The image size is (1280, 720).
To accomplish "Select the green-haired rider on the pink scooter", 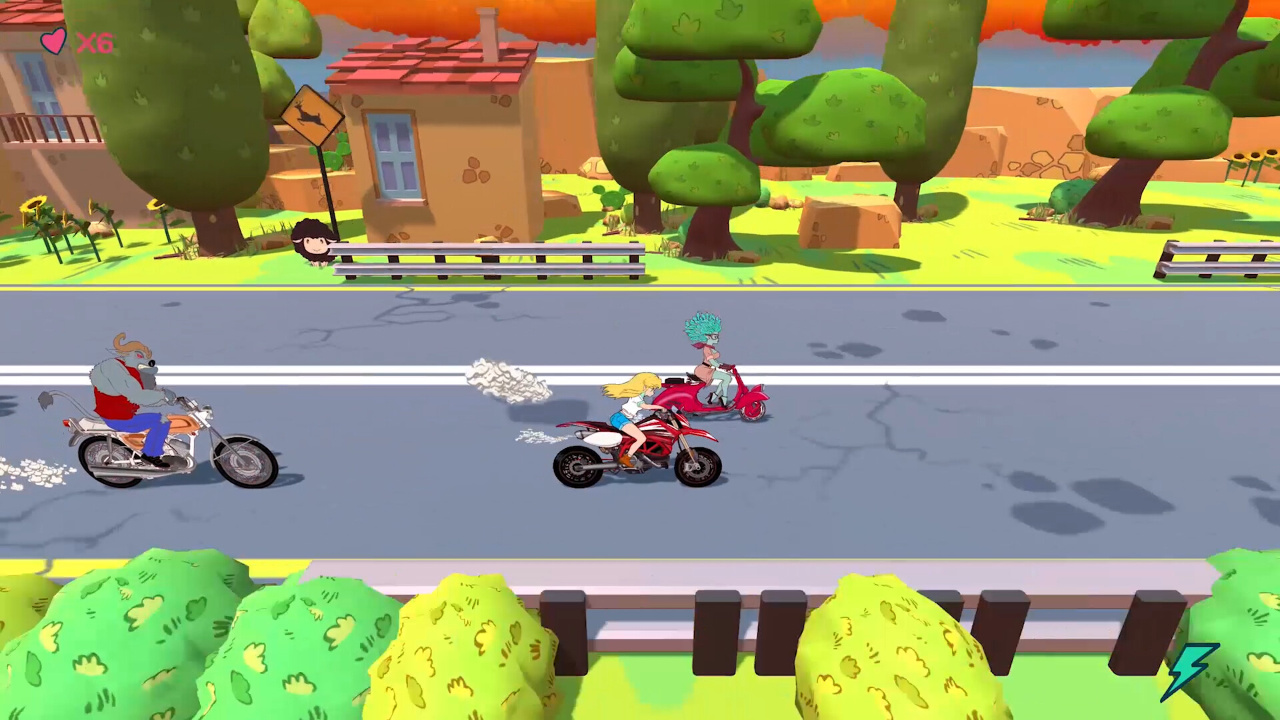I will tap(705, 355).
